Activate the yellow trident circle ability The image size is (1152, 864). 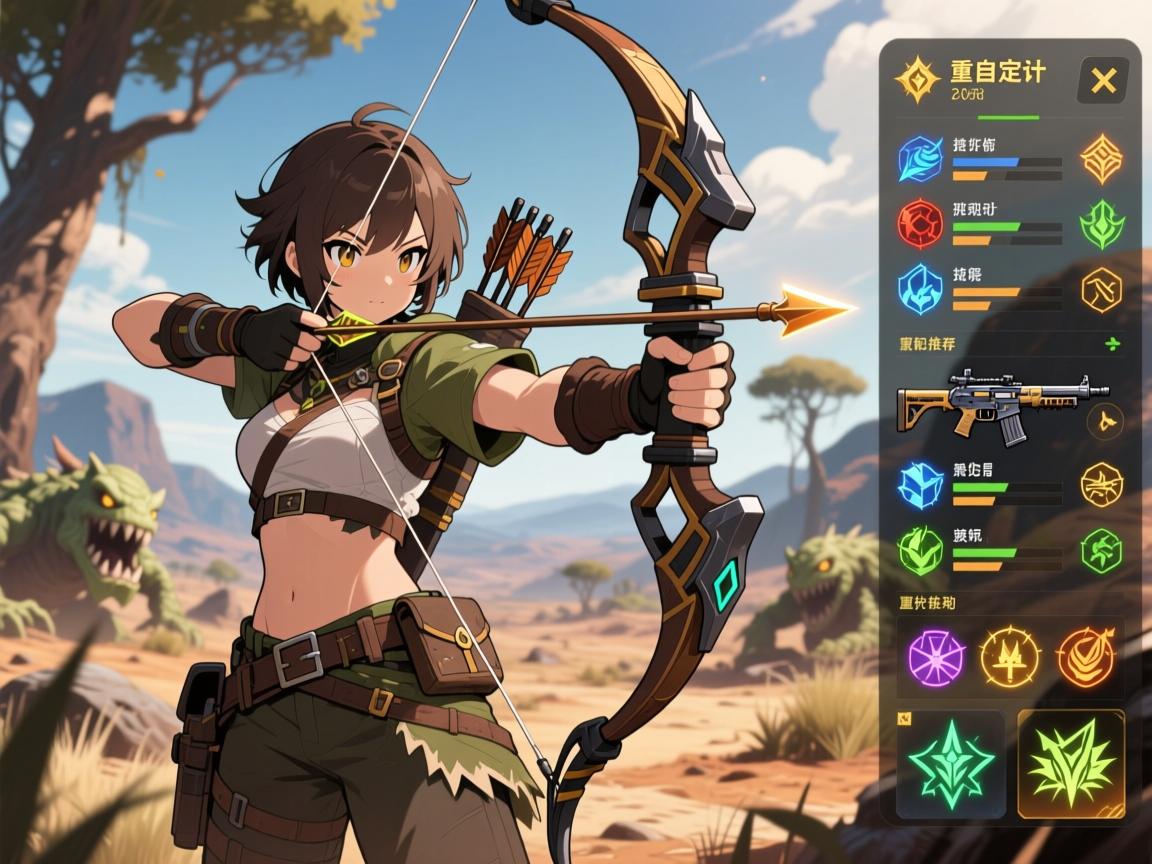[x=1009, y=657]
